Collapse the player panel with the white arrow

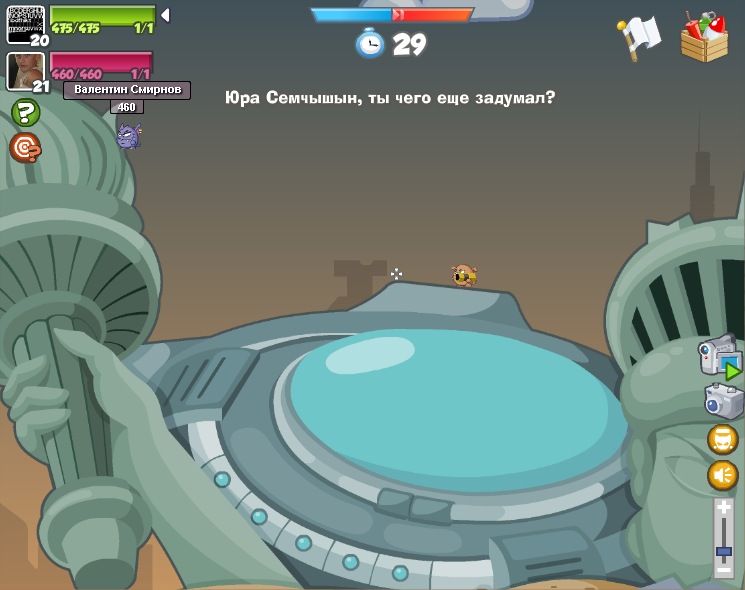click(x=165, y=15)
